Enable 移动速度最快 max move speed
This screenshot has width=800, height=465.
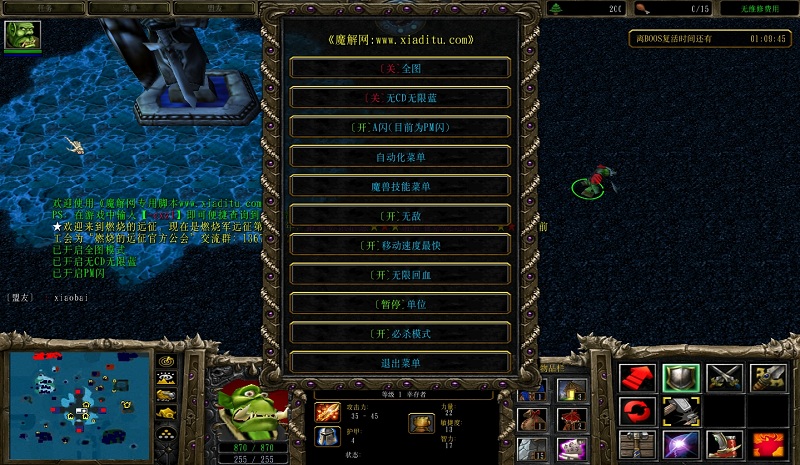tap(400, 245)
